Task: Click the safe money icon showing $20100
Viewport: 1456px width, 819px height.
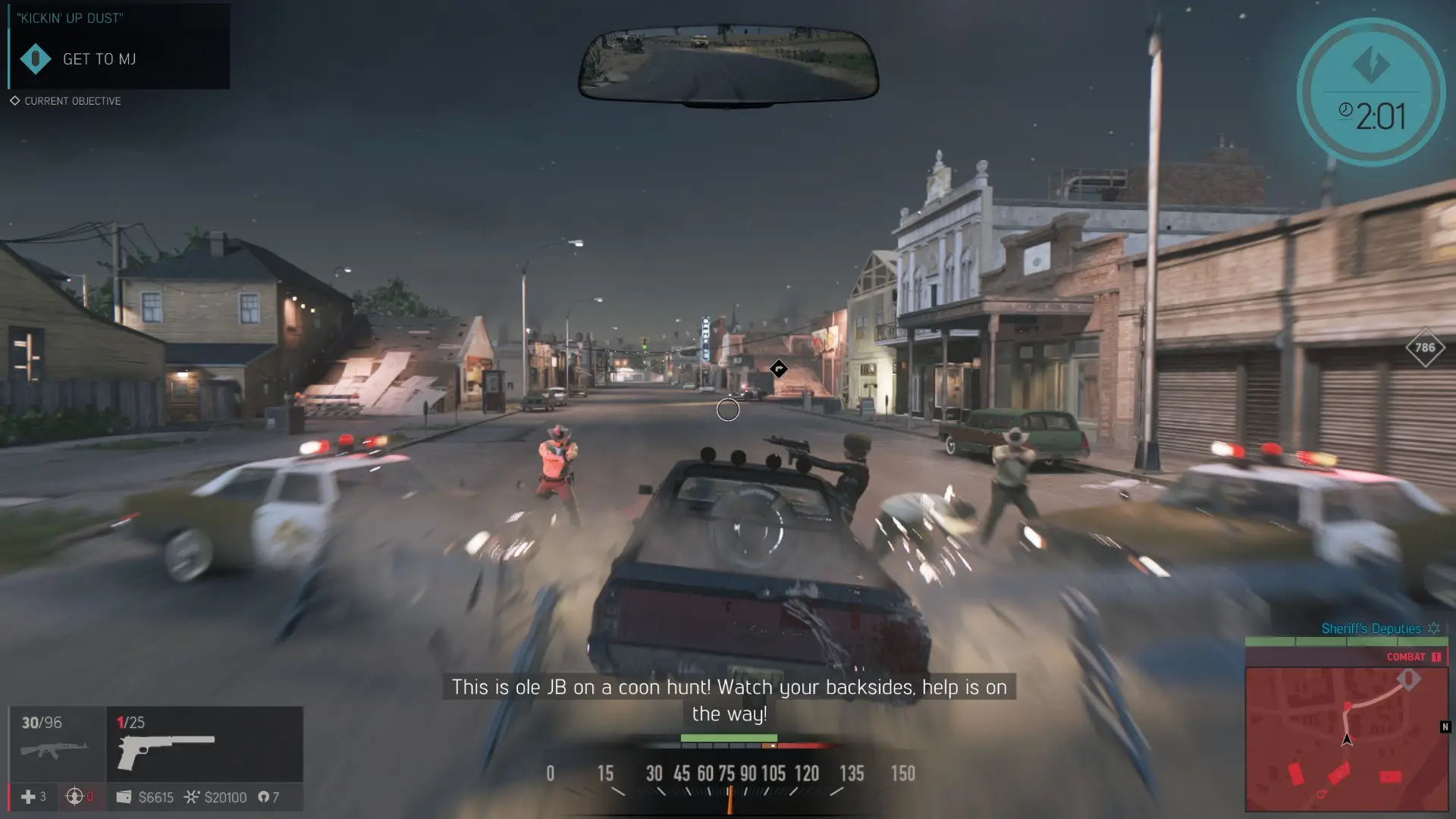Action: 191,797
